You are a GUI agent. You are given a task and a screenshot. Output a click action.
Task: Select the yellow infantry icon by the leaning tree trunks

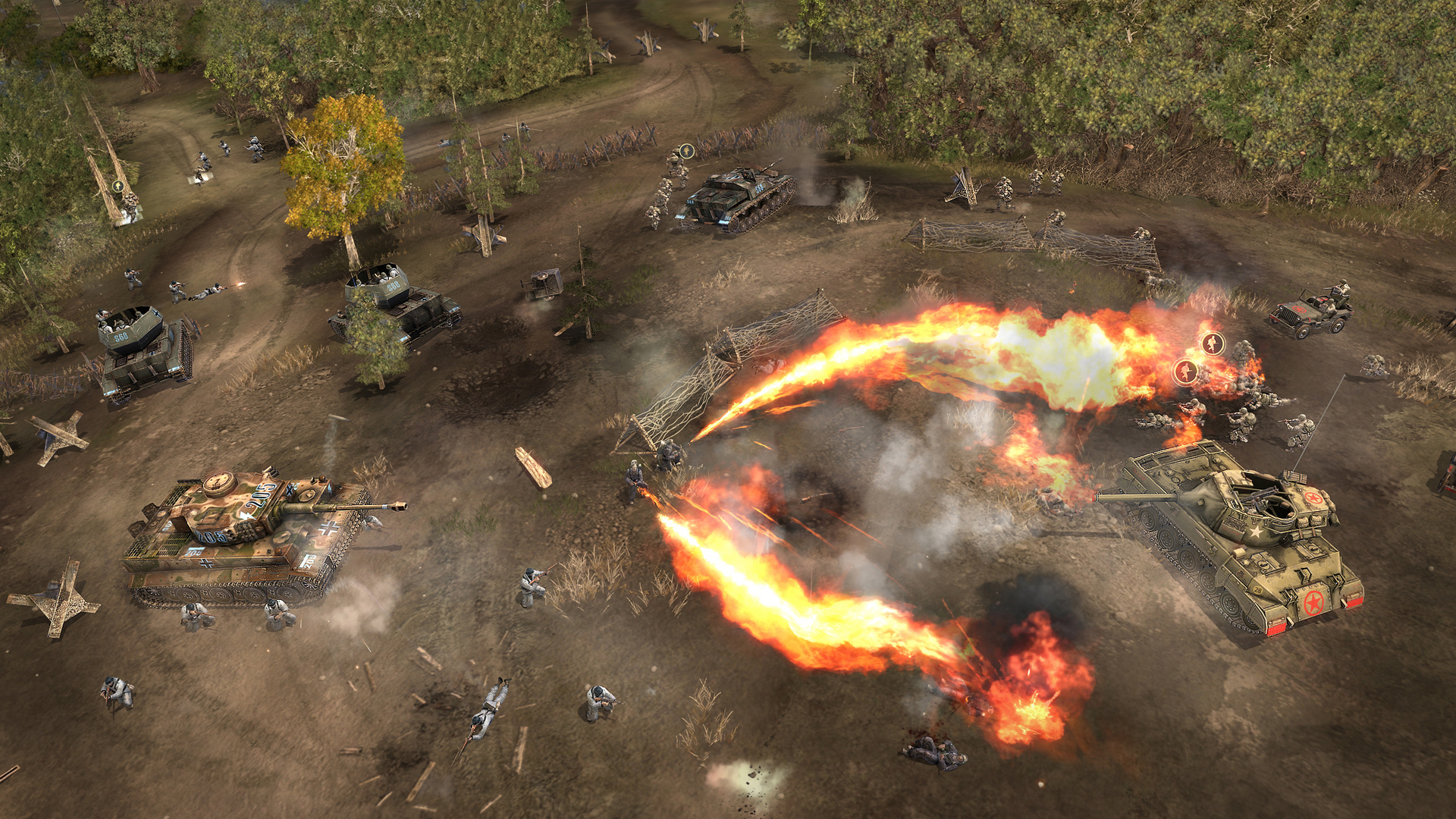pyautogui.click(x=118, y=186)
